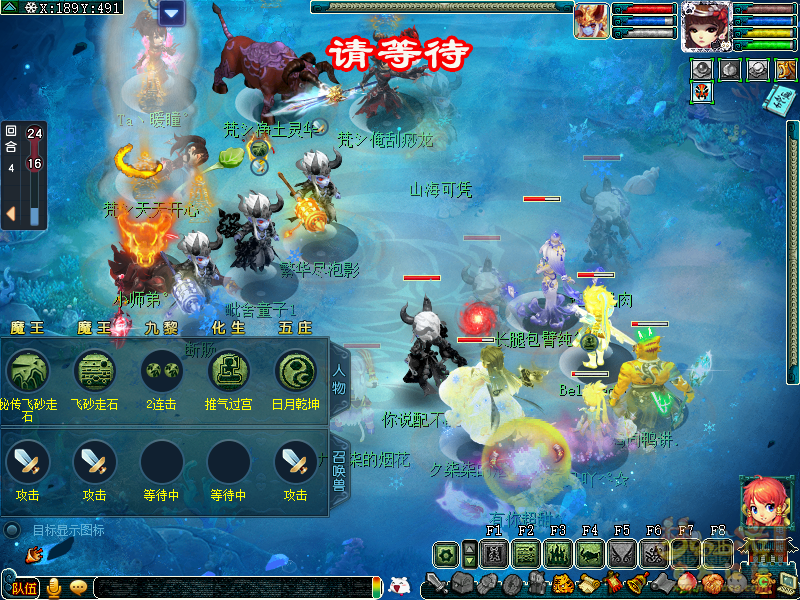The image size is (800, 600).
Task: Select the brown-haired girl character portrait
Action: 705,25
